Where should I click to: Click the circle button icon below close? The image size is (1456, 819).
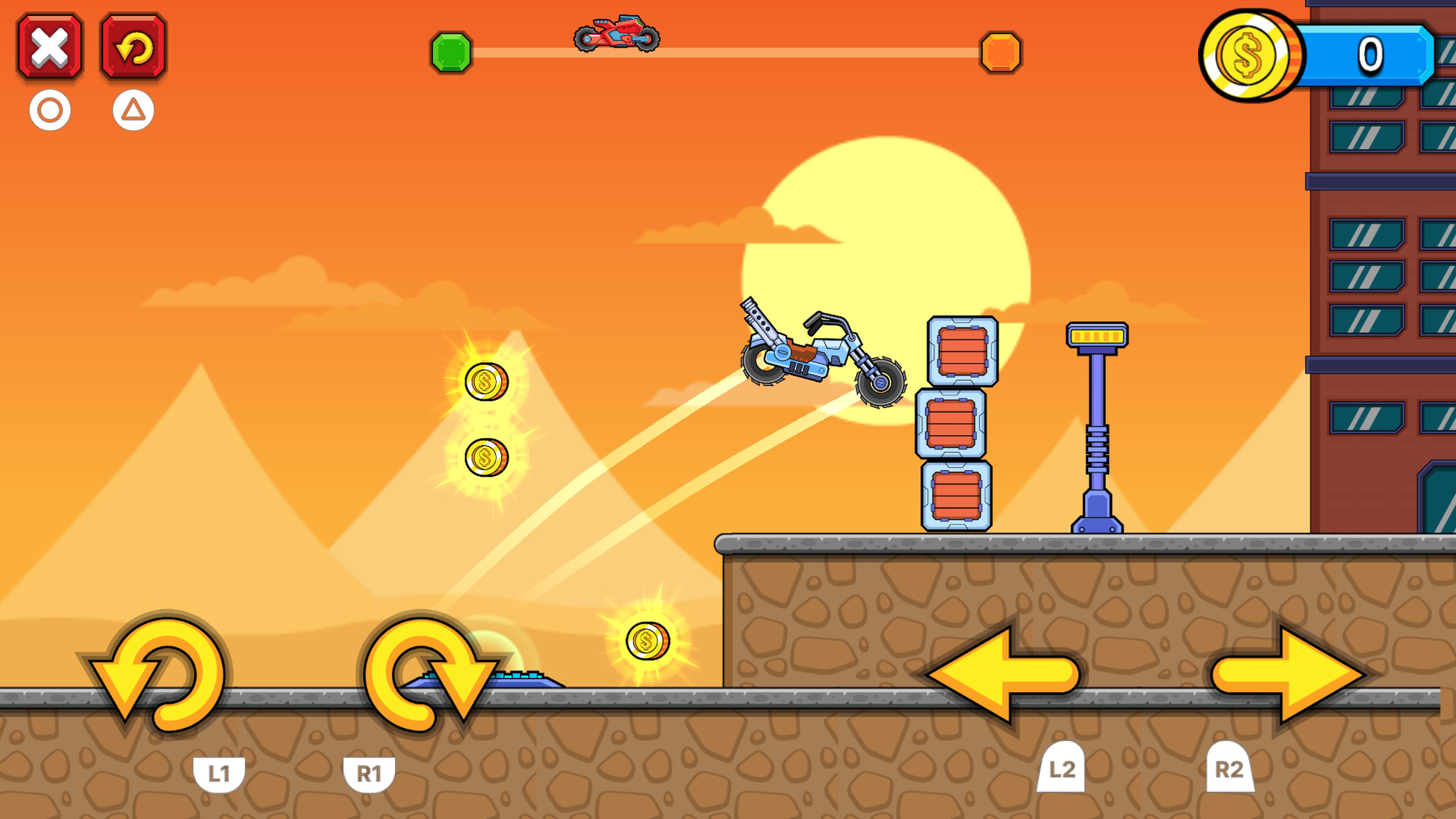[x=50, y=111]
